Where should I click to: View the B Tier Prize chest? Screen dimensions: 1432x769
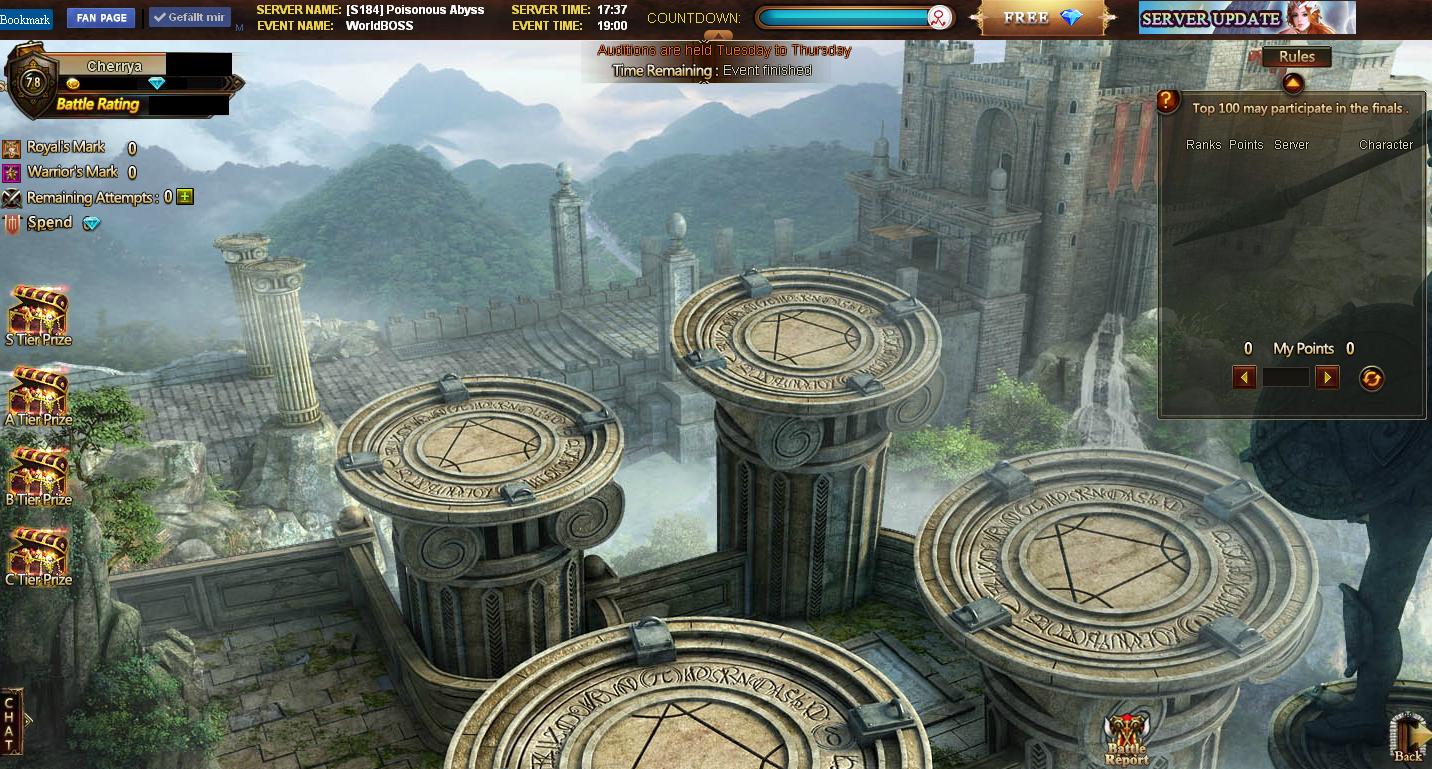[x=38, y=471]
